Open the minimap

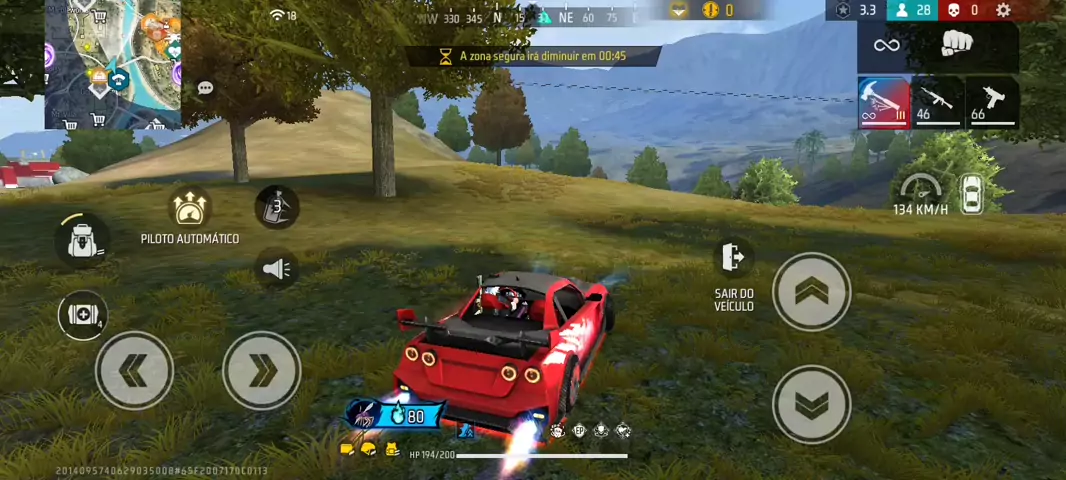point(113,64)
